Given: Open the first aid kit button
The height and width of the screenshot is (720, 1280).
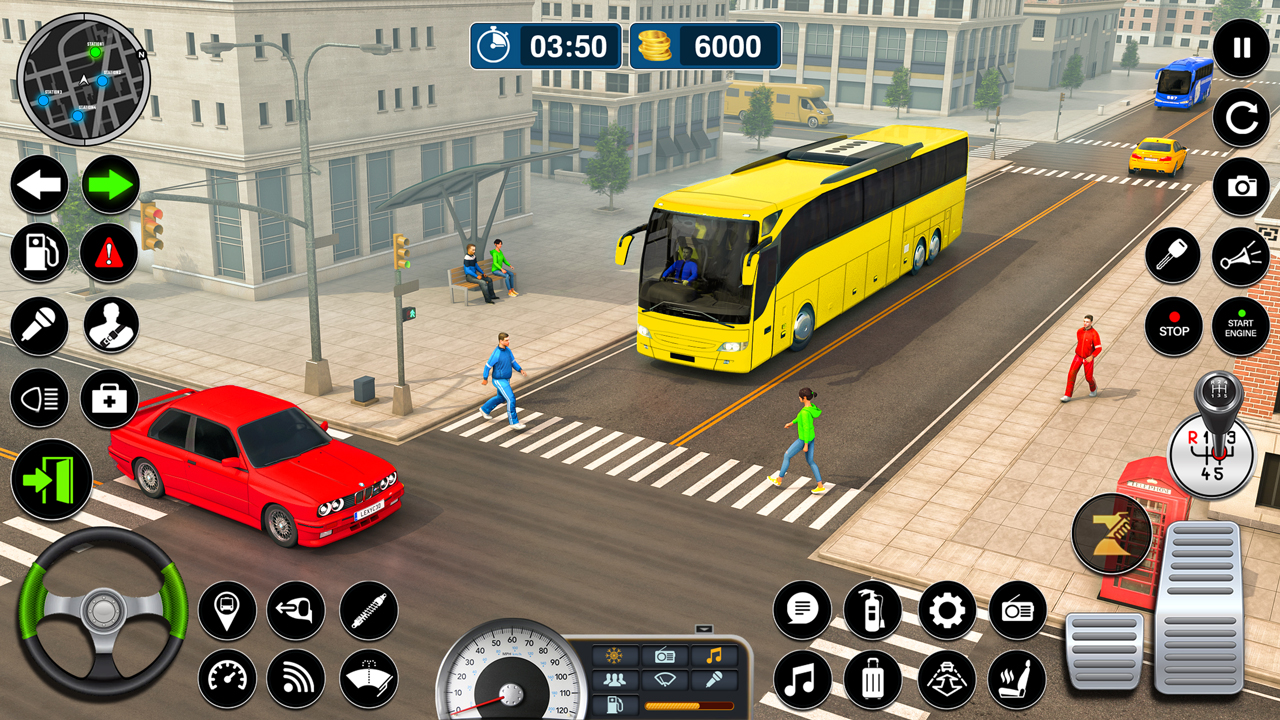Looking at the screenshot, I should 109,398.
